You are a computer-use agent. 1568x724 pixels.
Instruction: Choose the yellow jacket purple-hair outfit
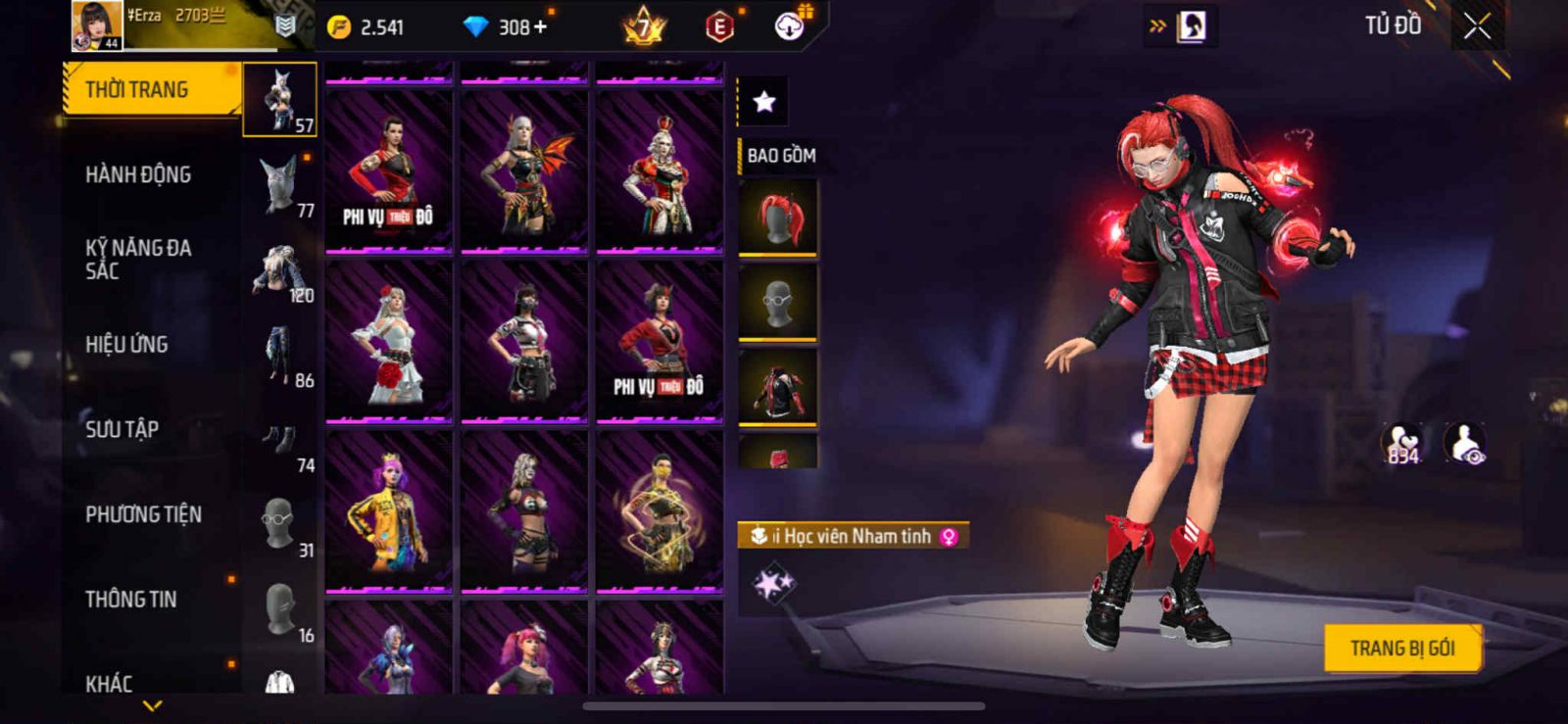point(389,511)
